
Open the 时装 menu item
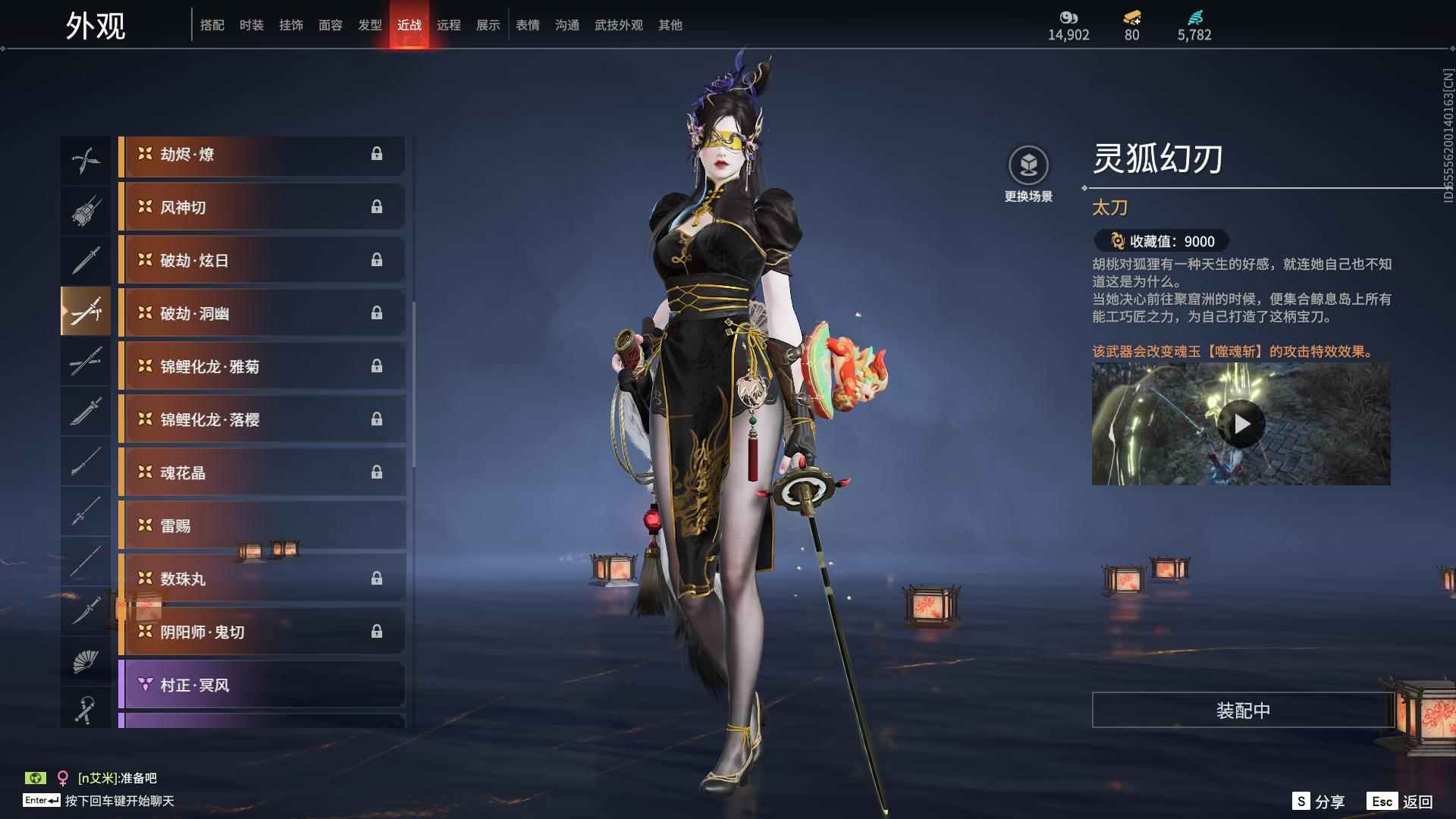coord(252,24)
